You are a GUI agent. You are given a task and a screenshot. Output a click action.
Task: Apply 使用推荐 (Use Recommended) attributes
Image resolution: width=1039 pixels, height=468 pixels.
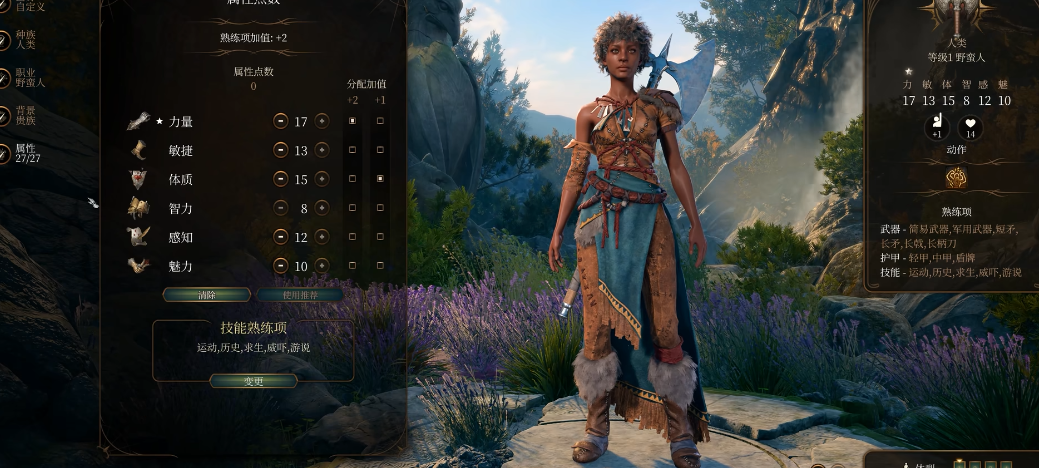click(299, 295)
